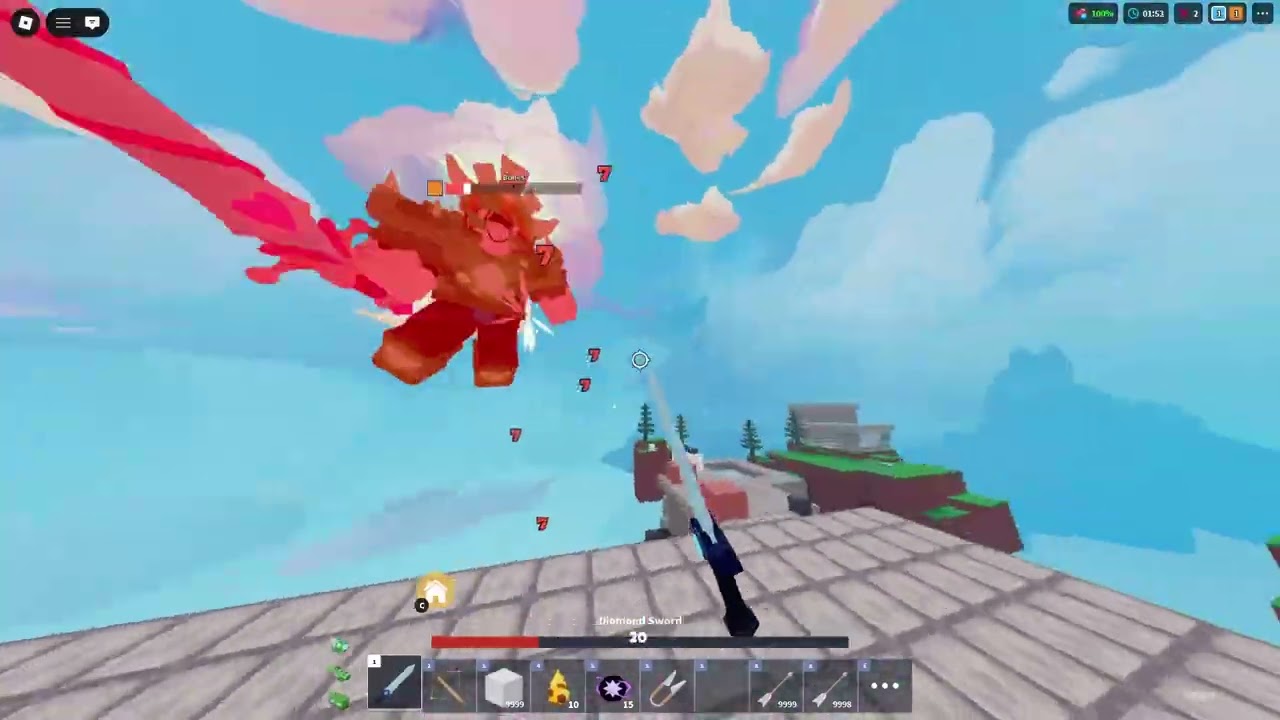Open the hotbar three-dots inventory slot
The height and width of the screenshot is (720, 1280).
pyautogui.click(x=885, y=685)
